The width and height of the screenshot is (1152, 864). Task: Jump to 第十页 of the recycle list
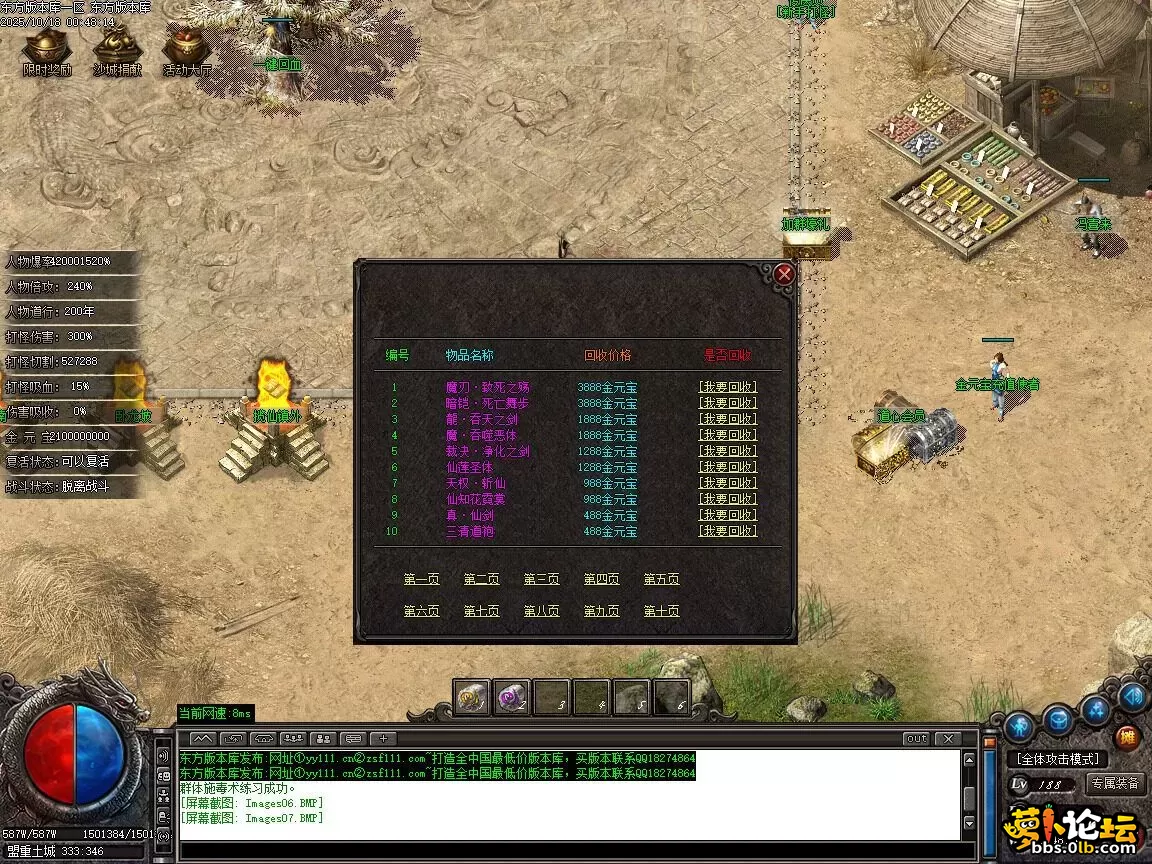tap(661, 611)
